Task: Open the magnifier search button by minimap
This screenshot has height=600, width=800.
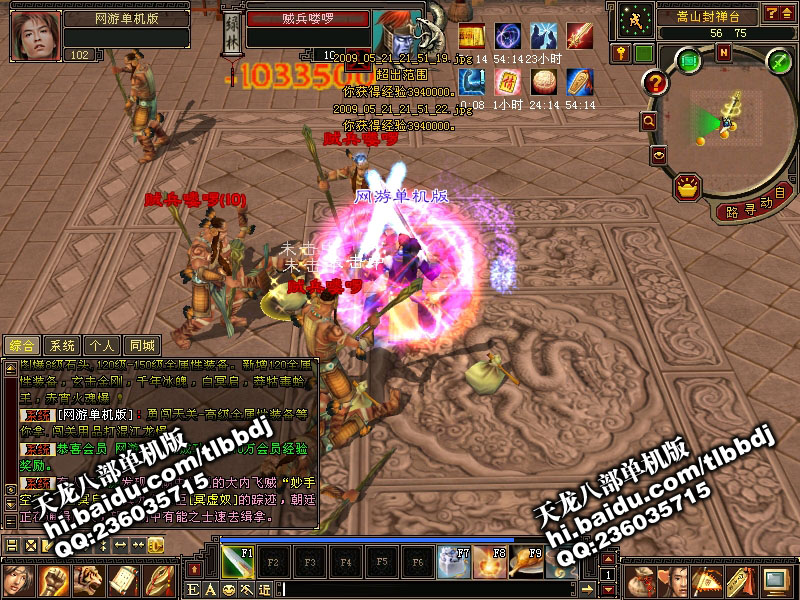Action: pos(649,120)
